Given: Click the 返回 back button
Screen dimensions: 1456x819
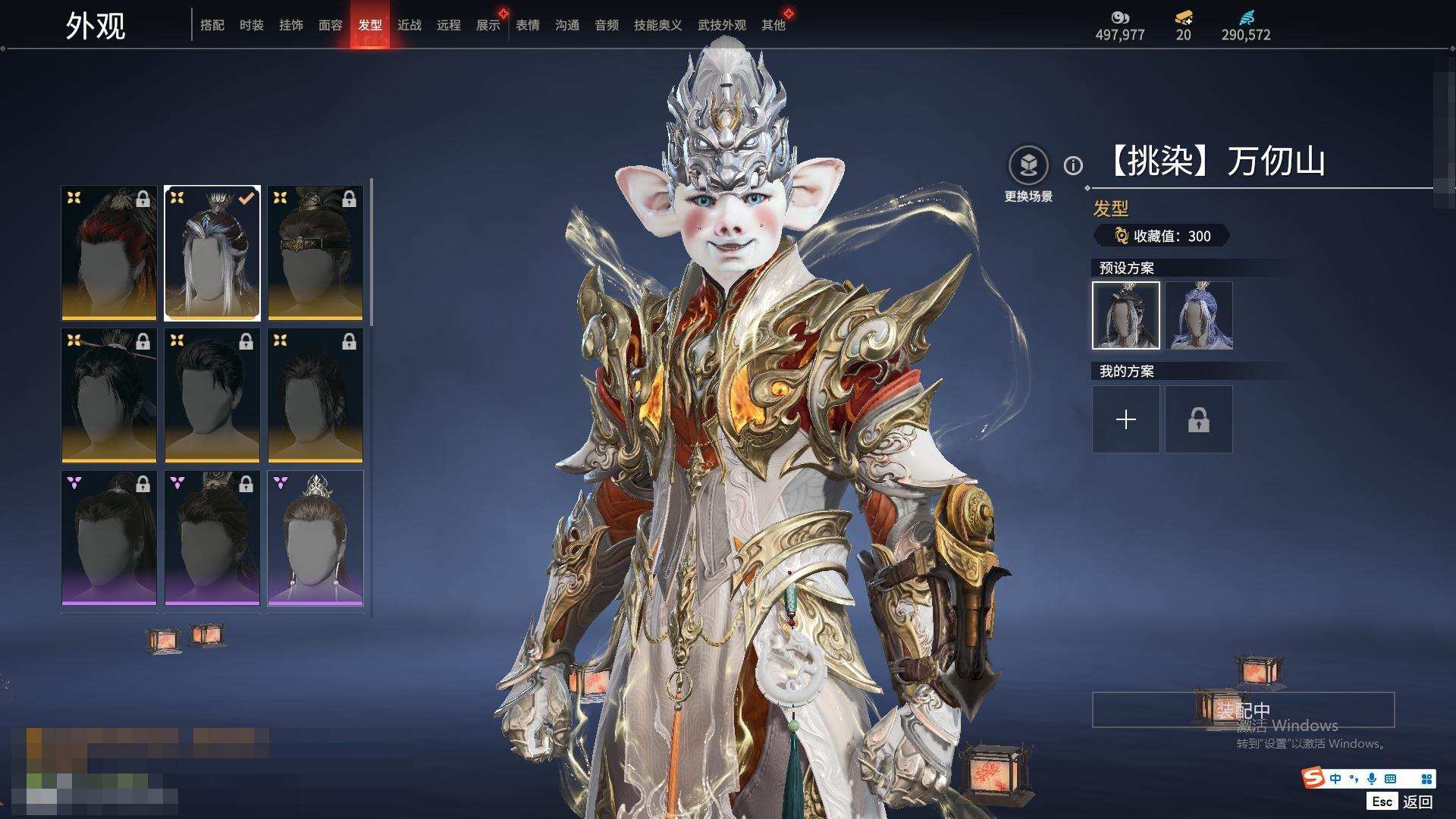Looking at the screenshot, I should tap(1417, 802).
